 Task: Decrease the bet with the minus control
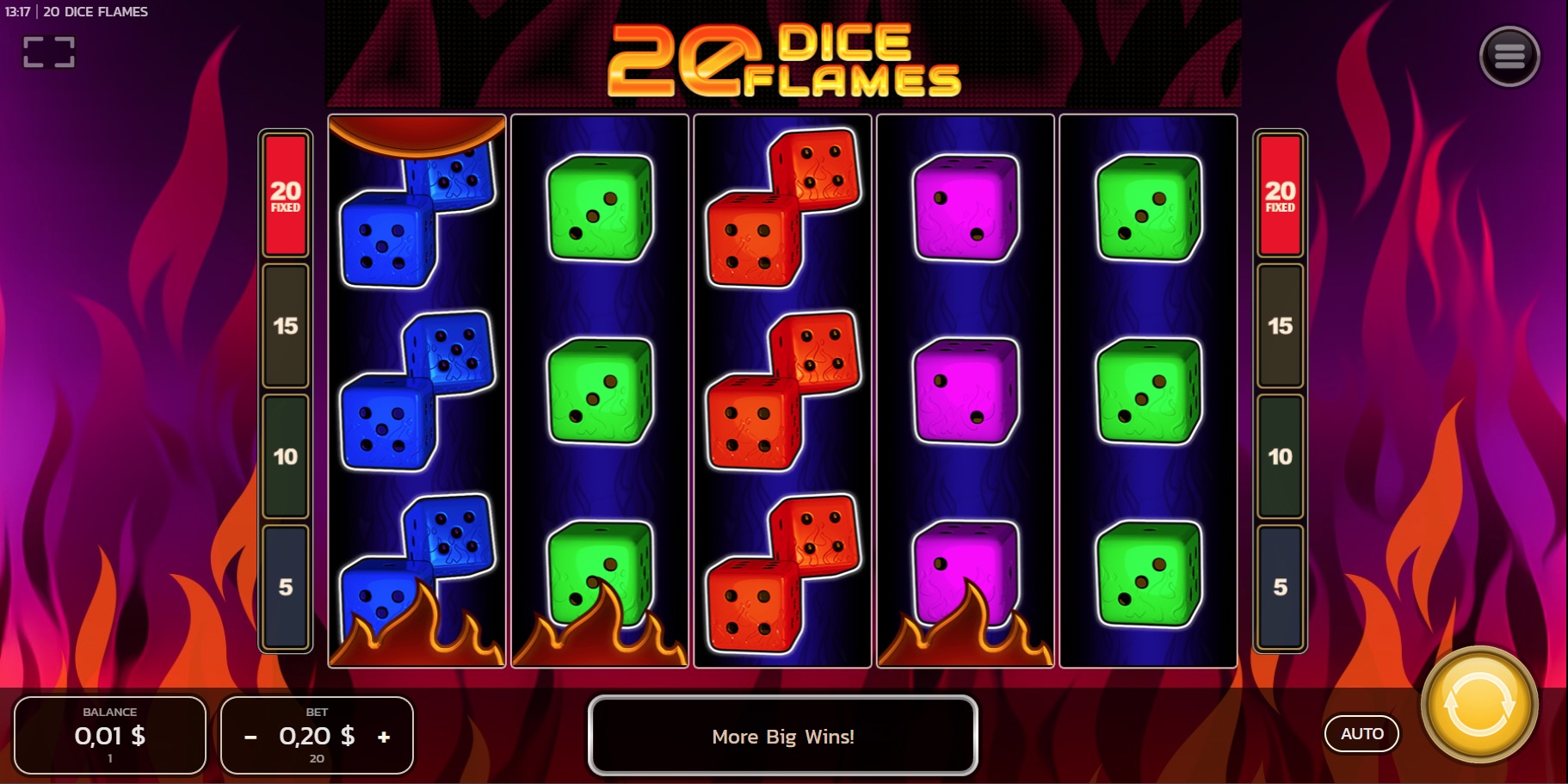[x=250, y=736]
